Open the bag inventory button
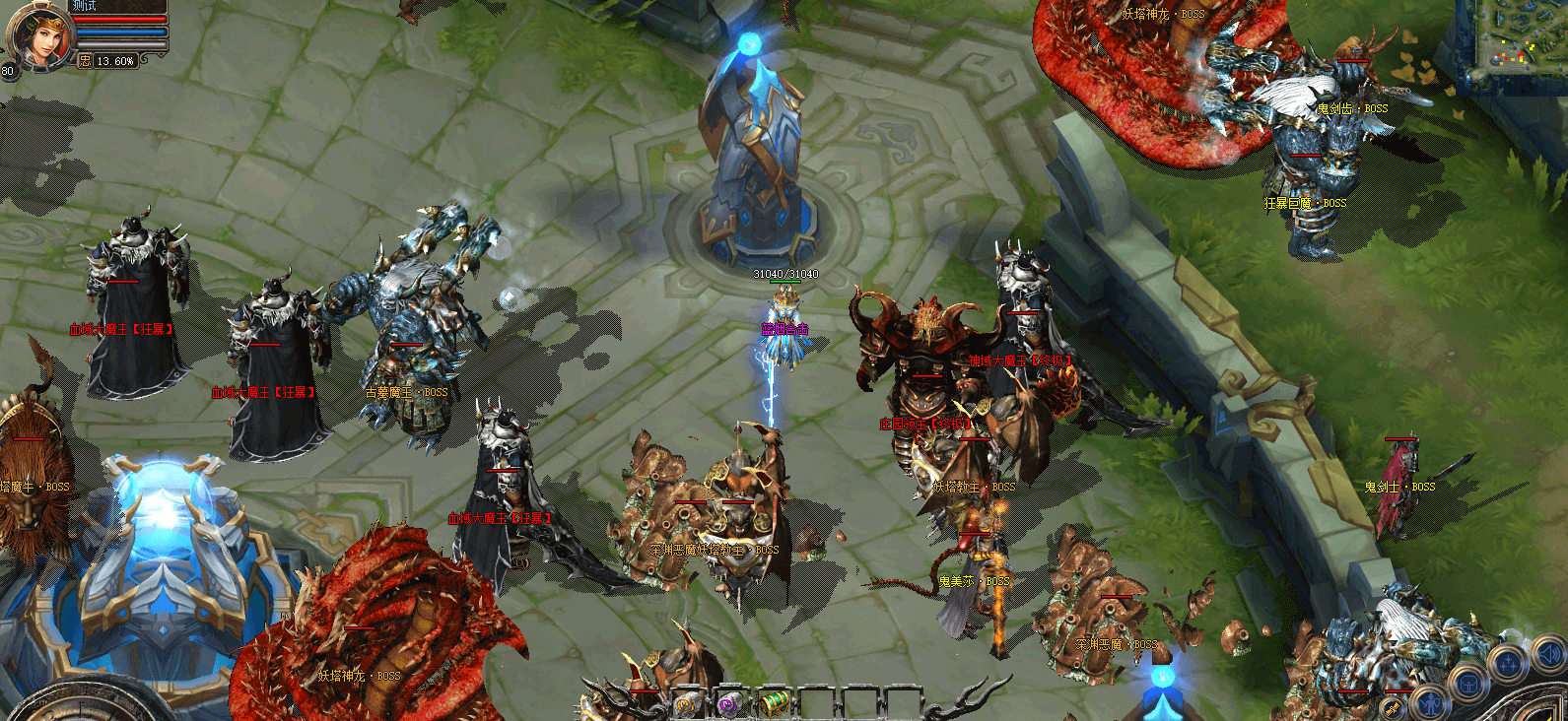Image resolution: width=1568 pixels, height=721 pixels. coord(1467,683)
